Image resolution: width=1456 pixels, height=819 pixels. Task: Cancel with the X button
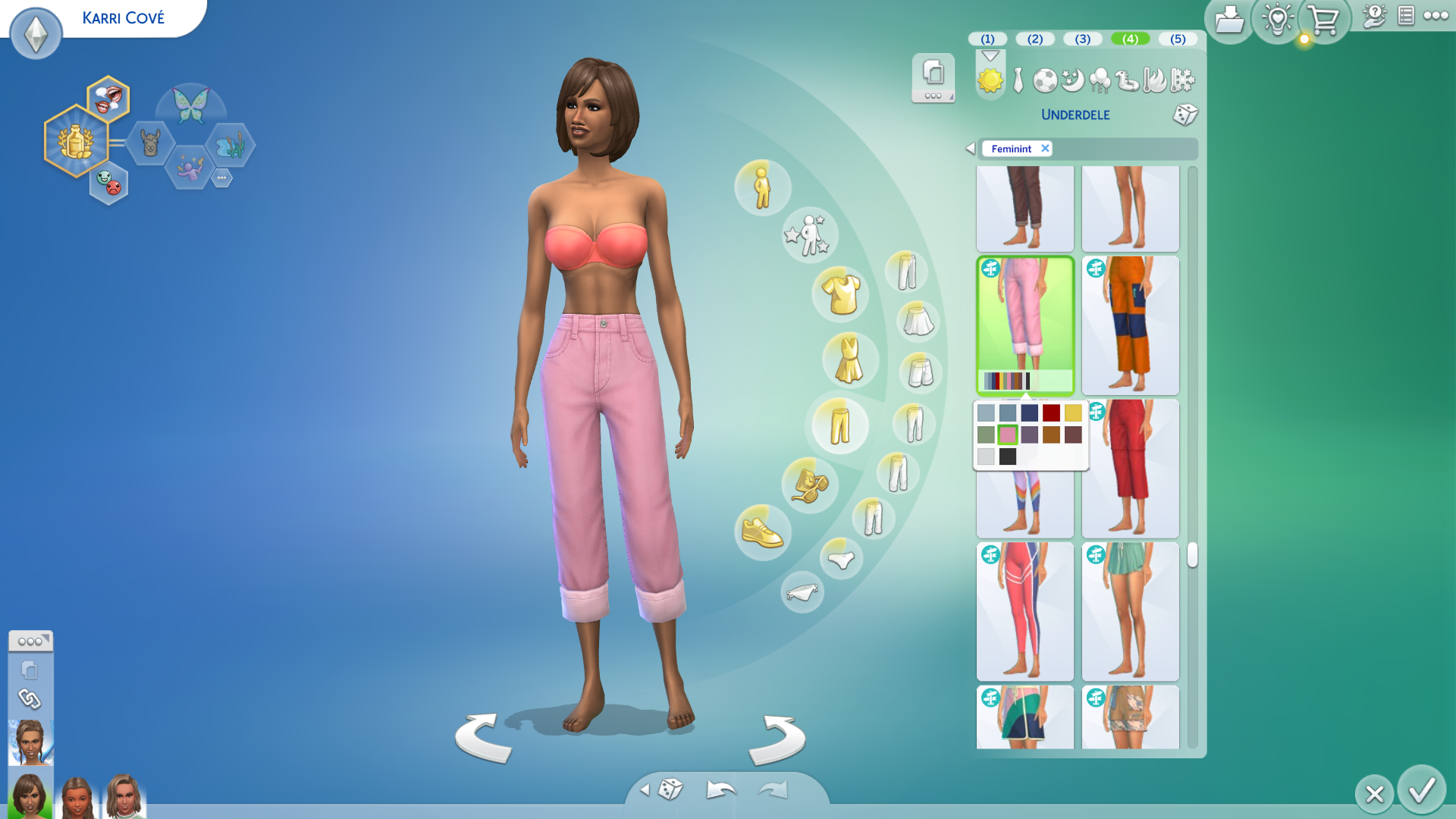[1374, 794]
